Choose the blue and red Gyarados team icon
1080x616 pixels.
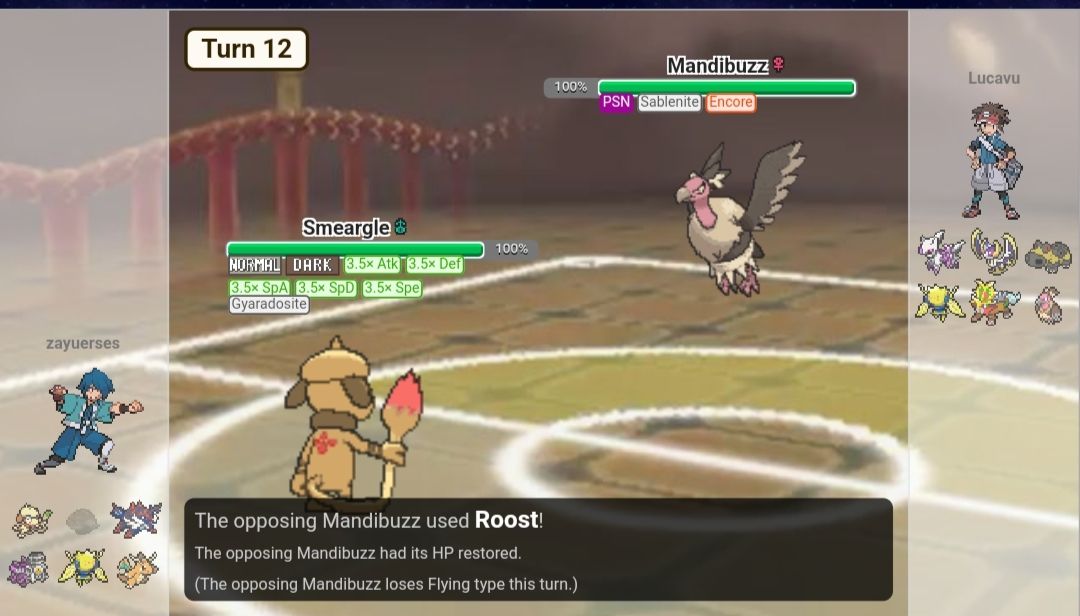point(135,520)
